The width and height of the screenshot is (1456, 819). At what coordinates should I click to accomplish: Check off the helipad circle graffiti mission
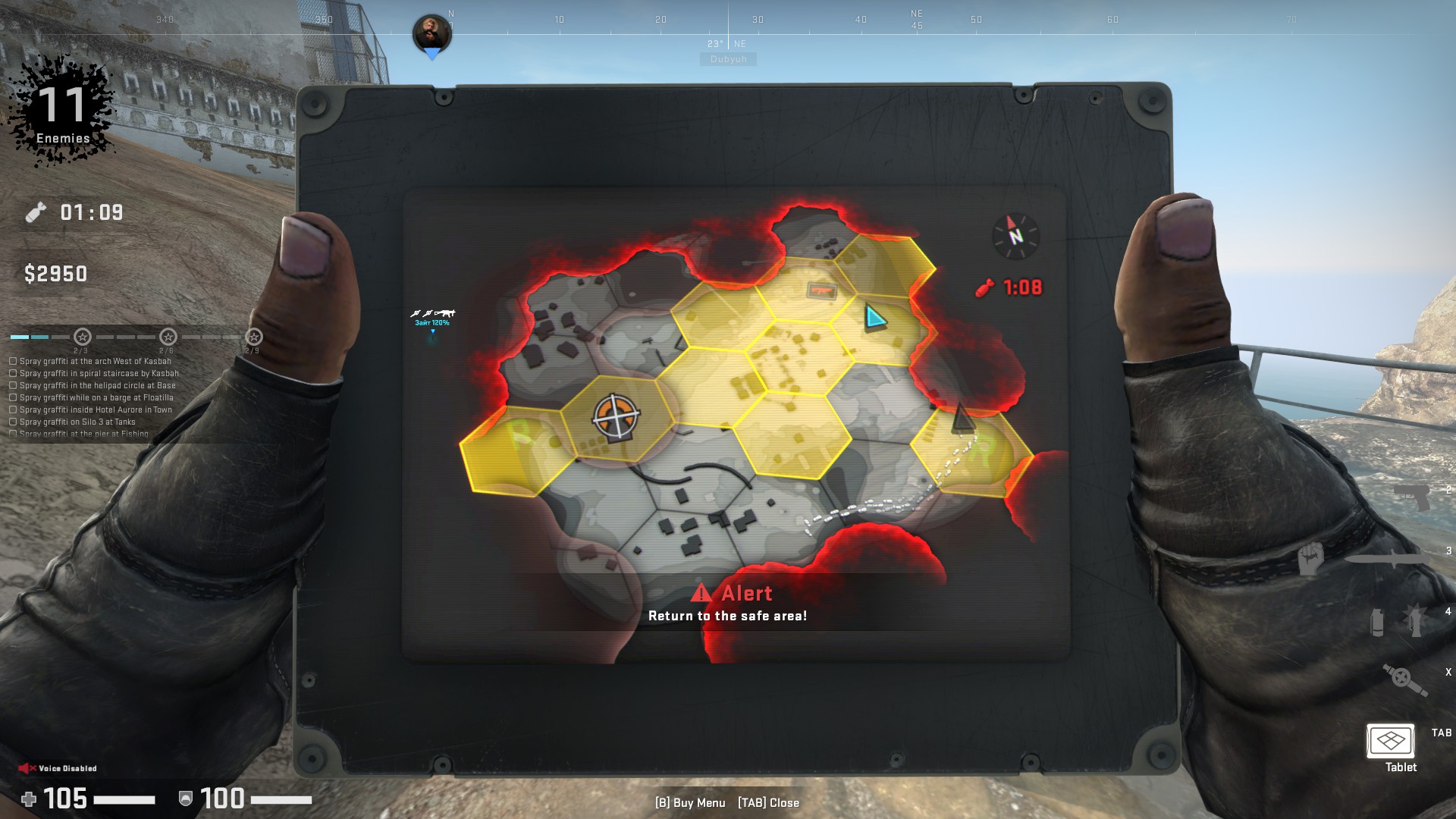click(x=14, y=386)
